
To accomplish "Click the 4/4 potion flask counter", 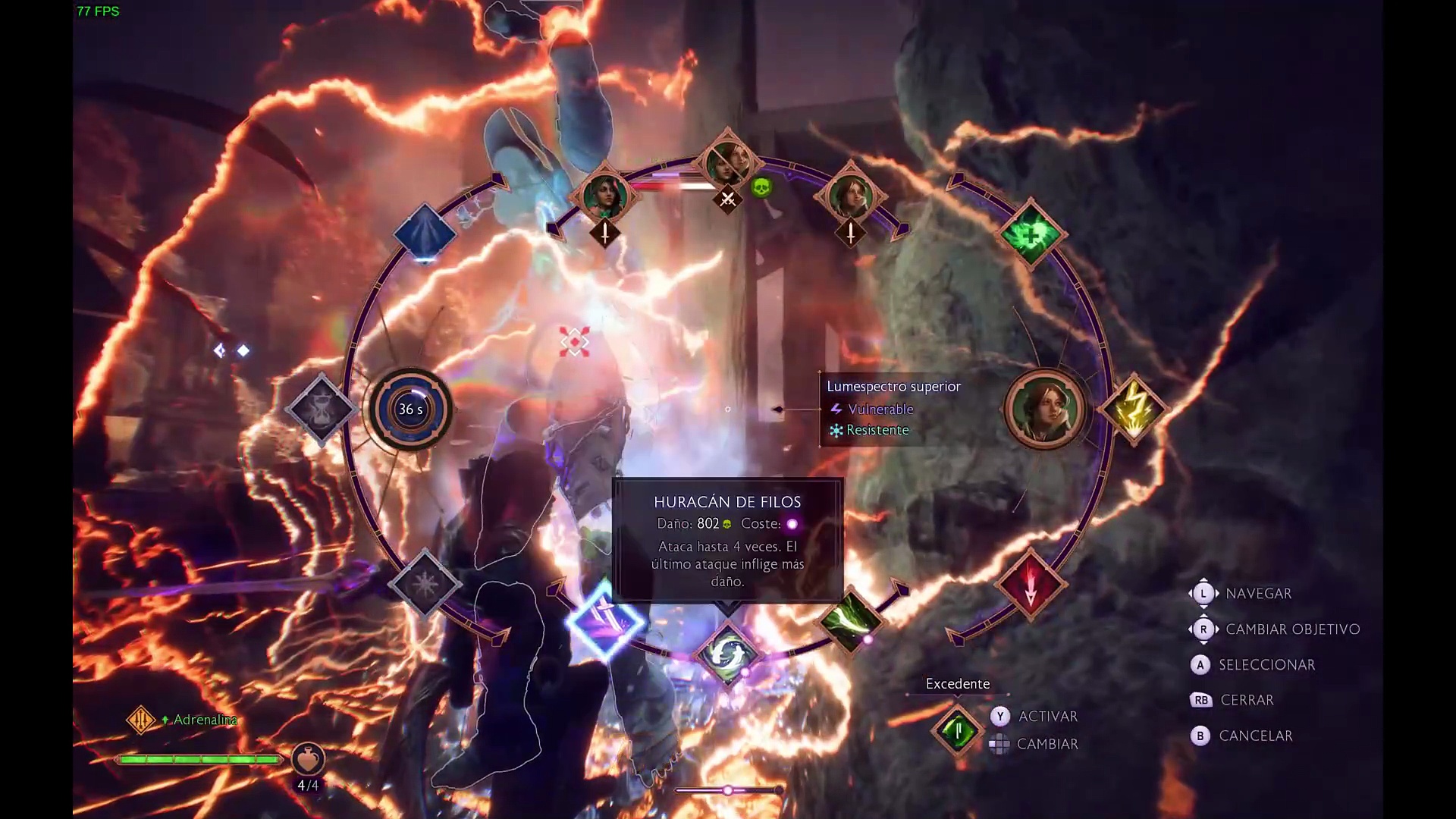I will [309, 762].
